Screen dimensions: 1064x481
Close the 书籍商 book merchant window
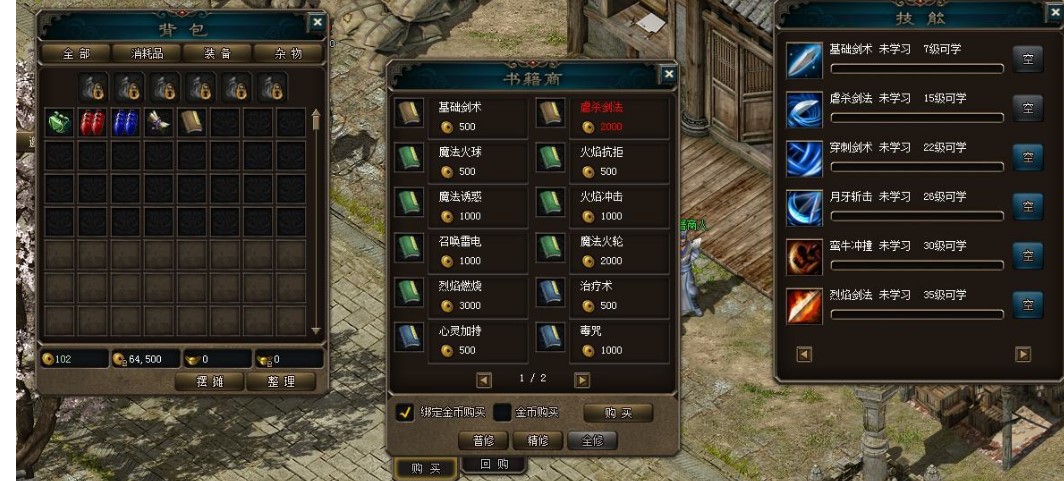tap(668, 73)
